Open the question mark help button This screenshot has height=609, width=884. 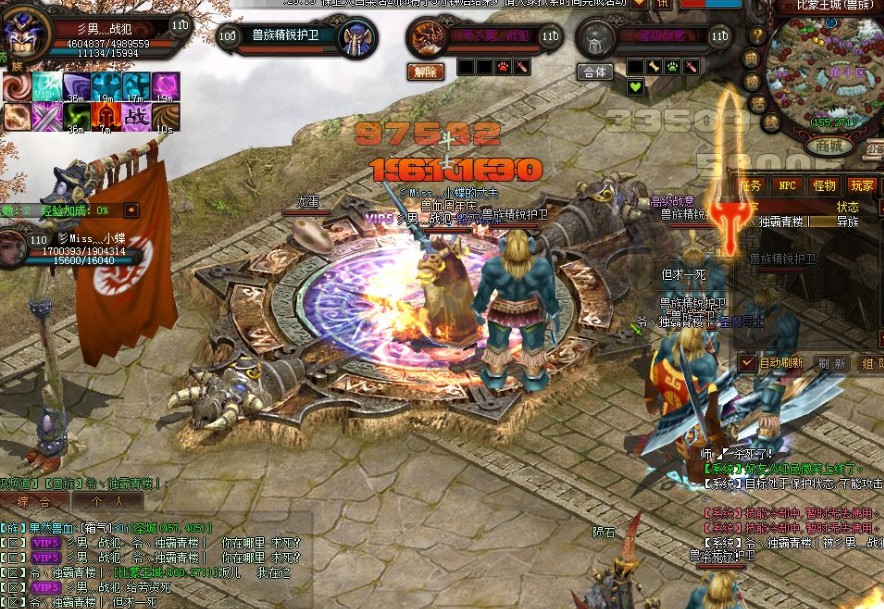point(757,36)
